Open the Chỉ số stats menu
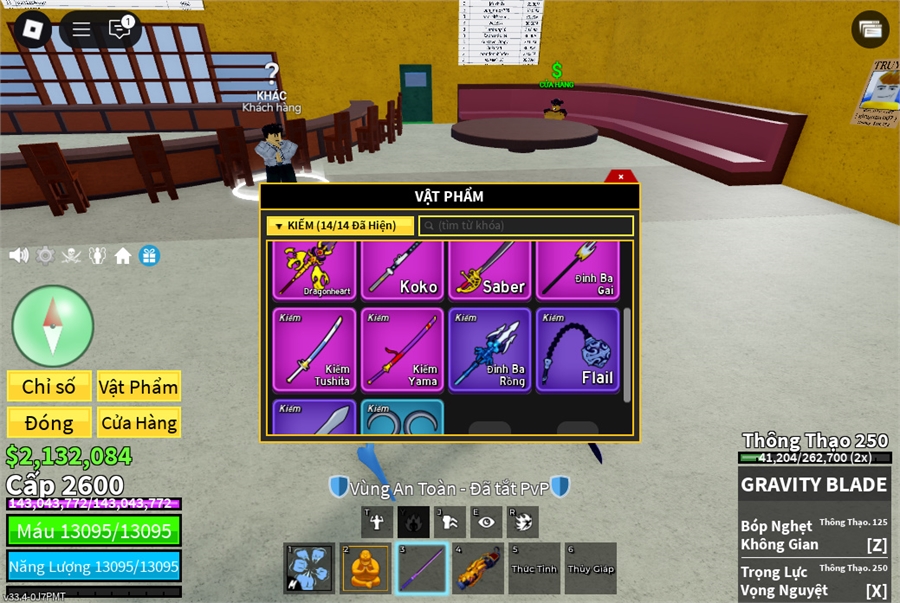This screenshot has height=603, width=900. (49, 387)
